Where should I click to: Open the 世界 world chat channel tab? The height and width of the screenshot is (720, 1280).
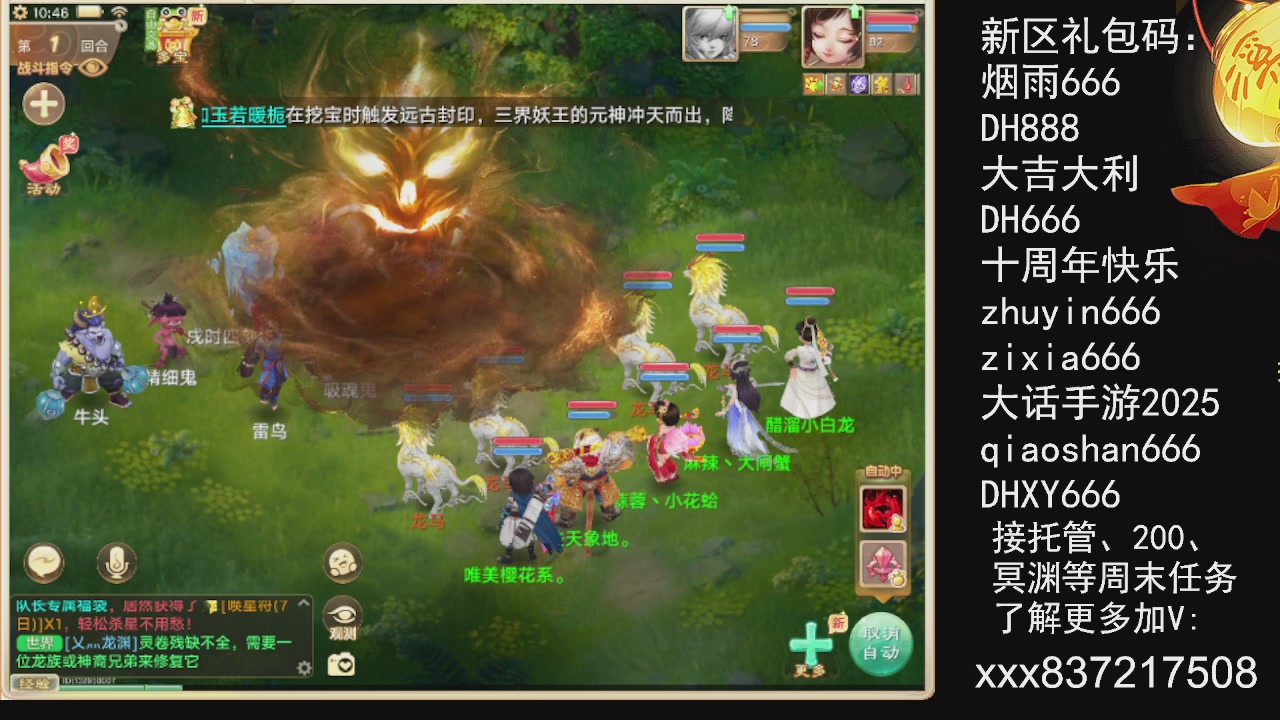point(40,641)
